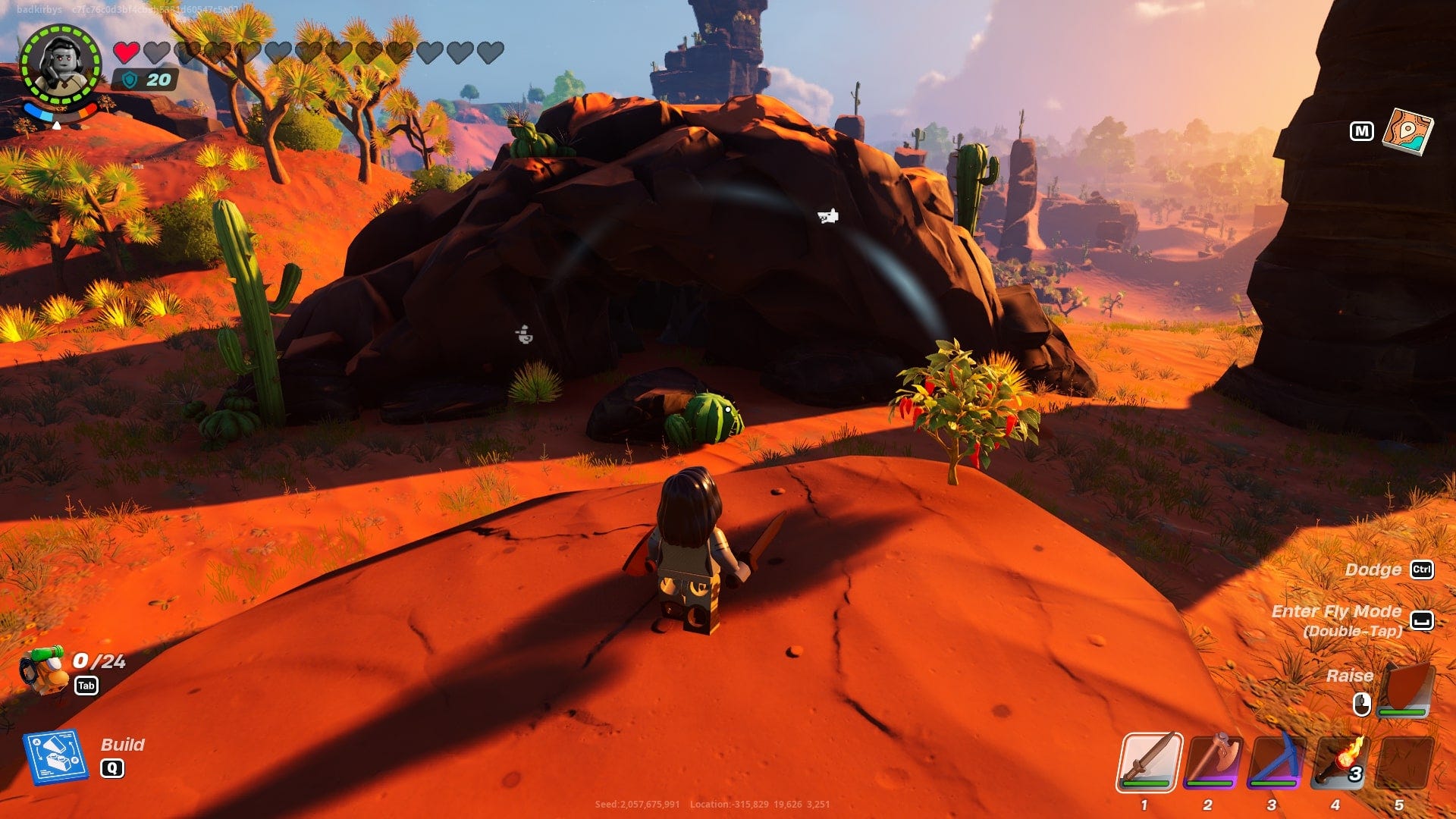Click the torch quantity badge showing 3
This screenshot has height=819, width=1456.
click(1357, 776)
